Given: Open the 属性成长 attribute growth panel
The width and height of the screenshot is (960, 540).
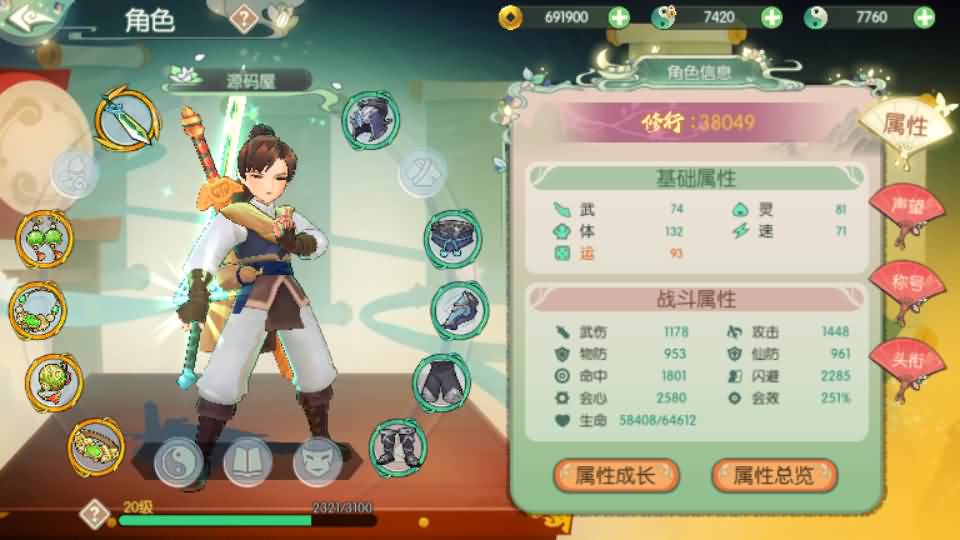Looking at the screenshot, I should 616,475.
